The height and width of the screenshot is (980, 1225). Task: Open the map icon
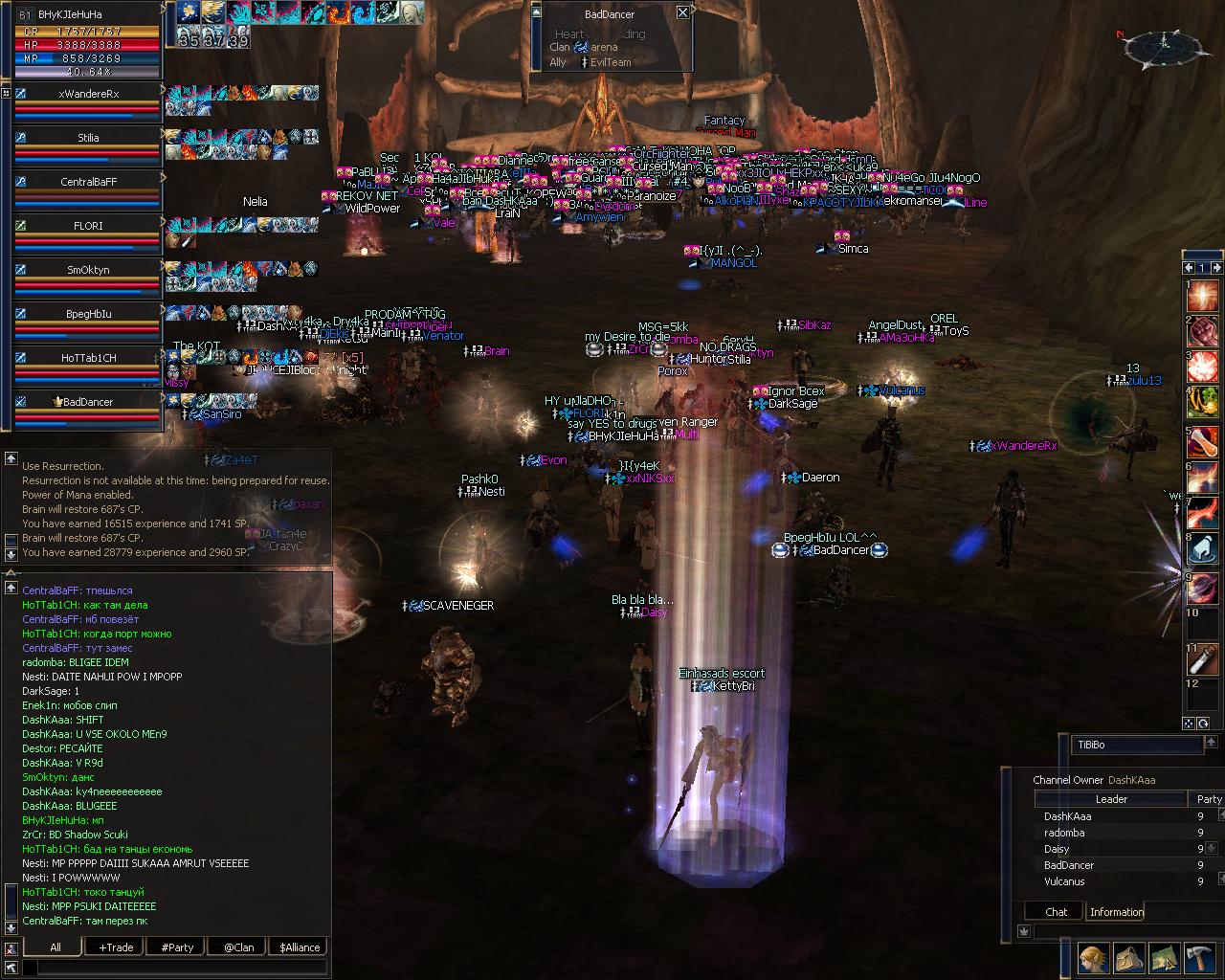coord(1164,957)
